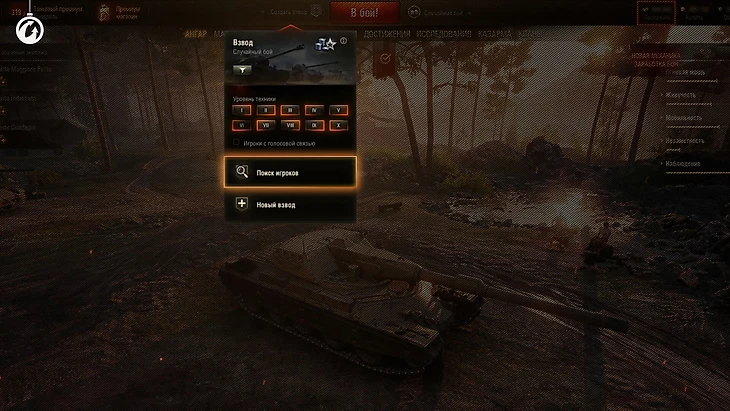
Task: Create a platoon with «Новый взвод»
Action: coord(290,204)
